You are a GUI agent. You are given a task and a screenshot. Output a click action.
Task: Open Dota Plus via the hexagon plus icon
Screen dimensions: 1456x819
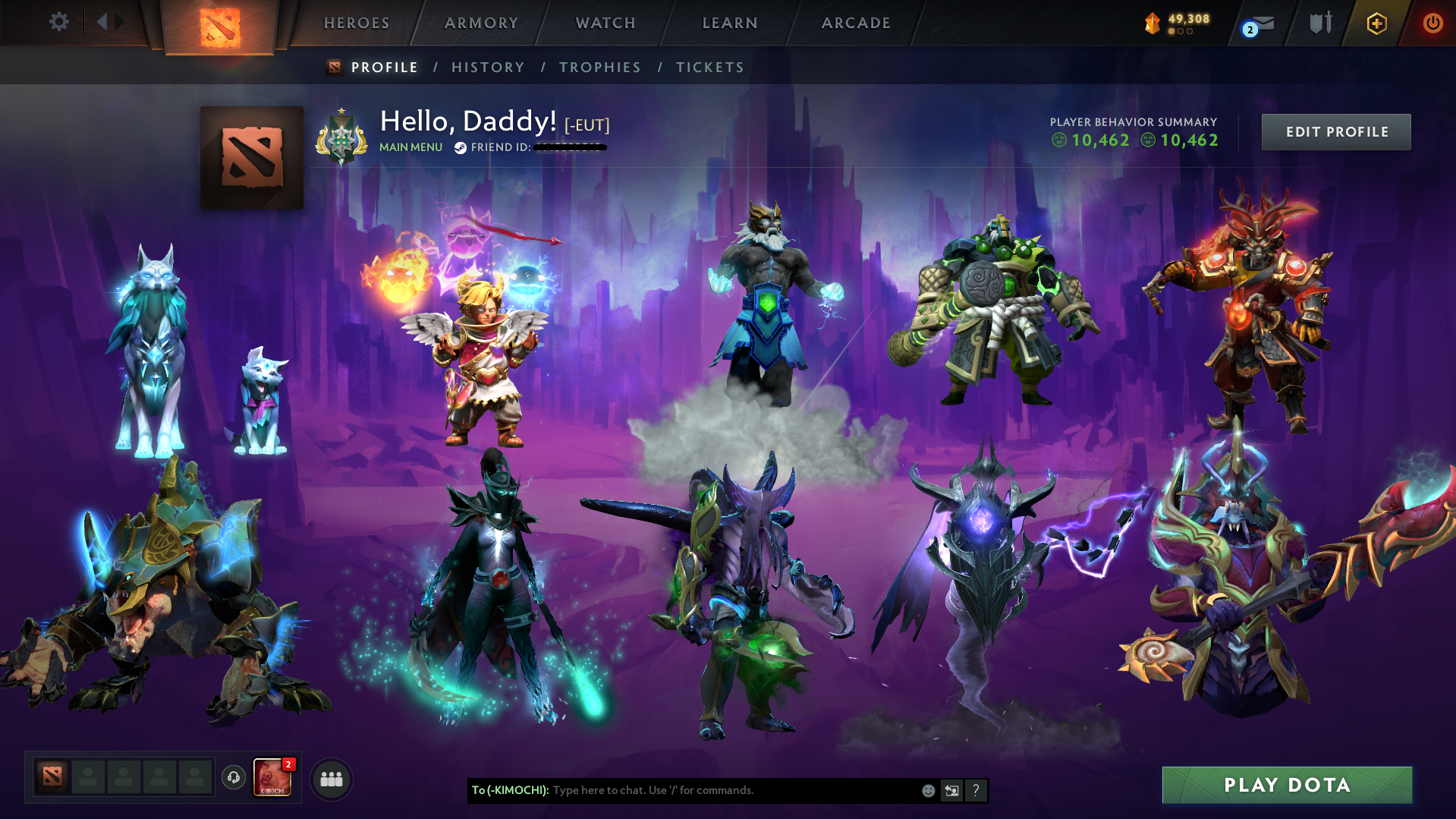1376,23
